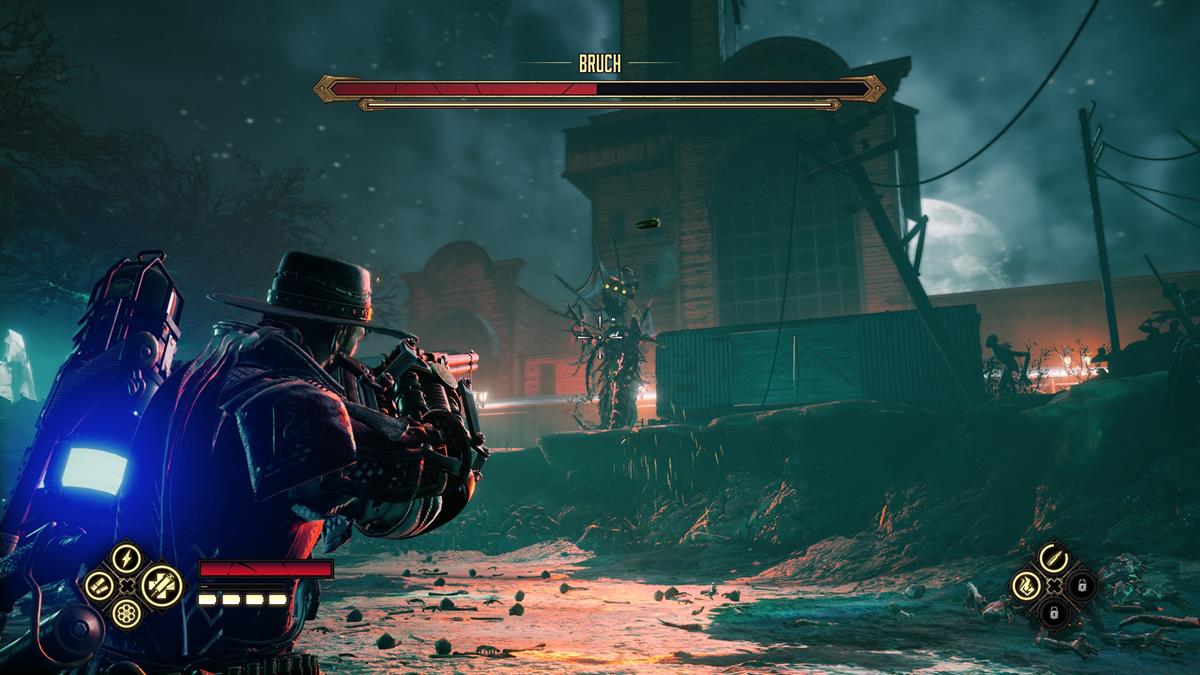Screen dimensions: 1200x675
Task: Activate the lightning bolt ability icon
Action: coord(126,557)
